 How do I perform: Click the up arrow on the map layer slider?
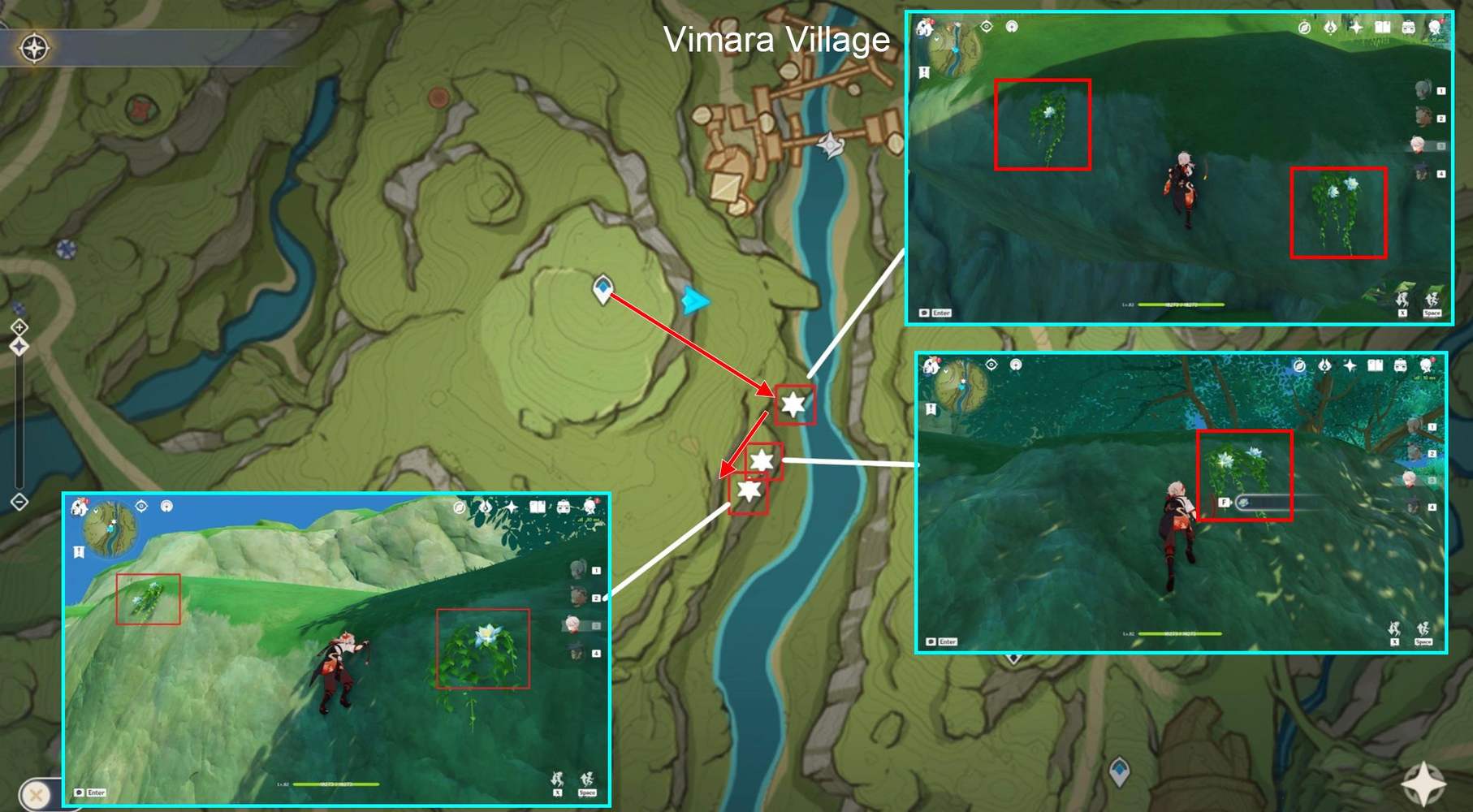(x=19, y=327)
